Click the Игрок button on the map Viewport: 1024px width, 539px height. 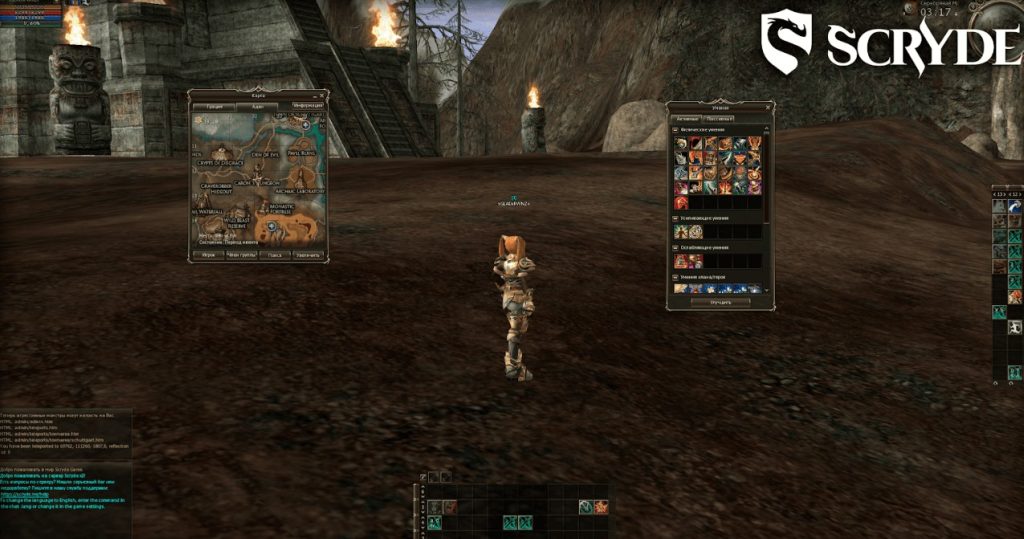[x=208, y=255]
